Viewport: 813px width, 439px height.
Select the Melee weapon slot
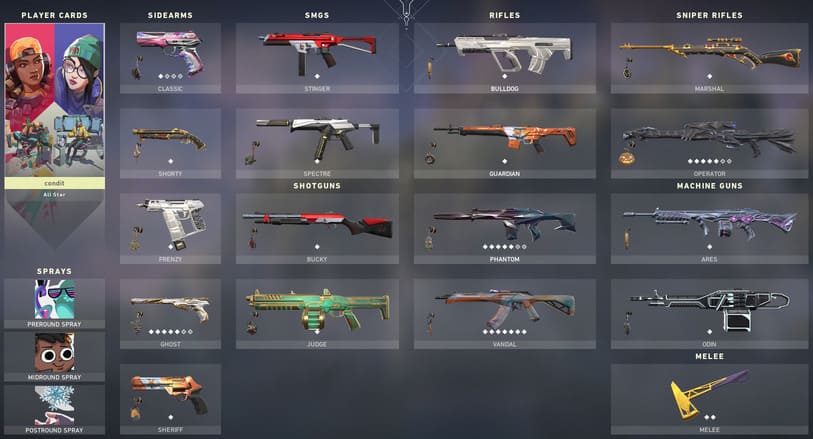[709, 398]
